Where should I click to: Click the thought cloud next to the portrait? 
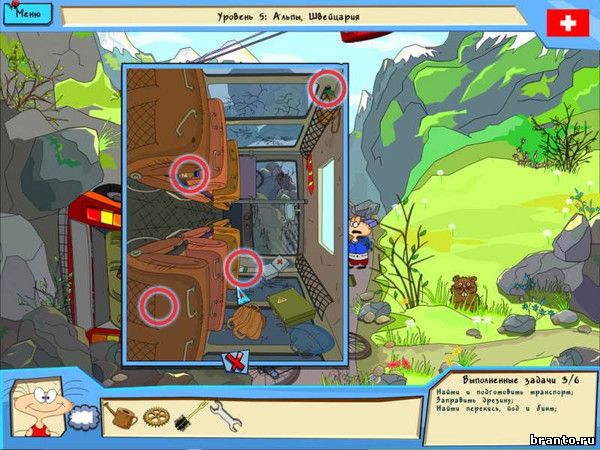point(83,414)
